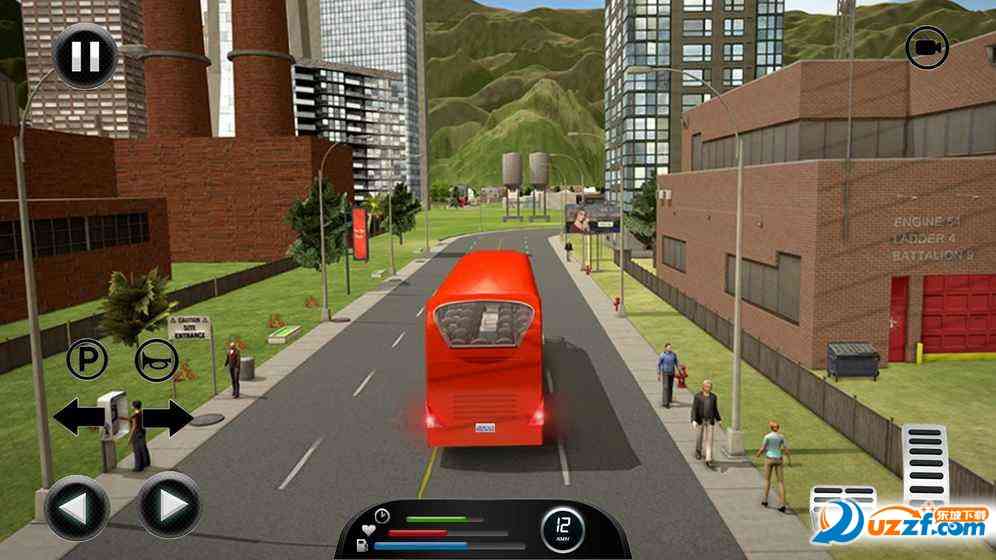Steer left with the round left button
The image size is (996, 560).
coord(77,502)
